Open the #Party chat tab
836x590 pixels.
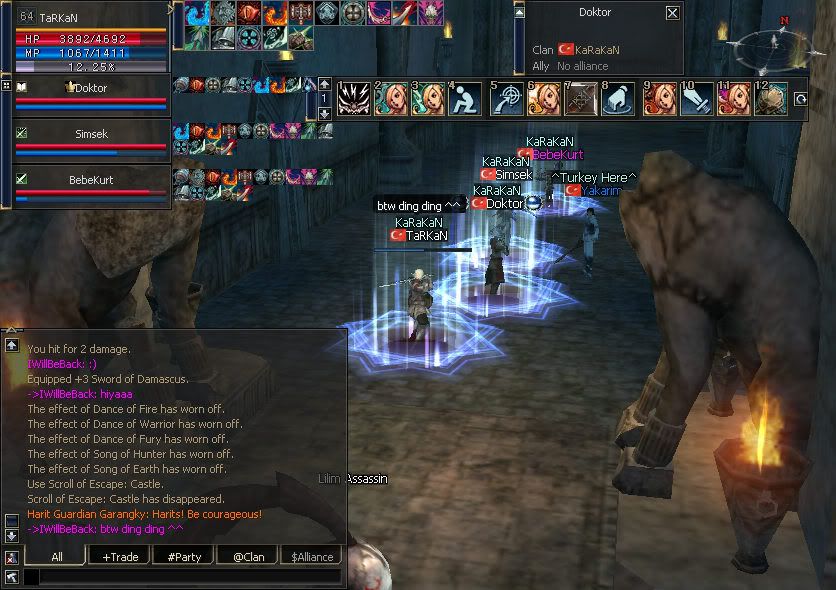point(183,556)
